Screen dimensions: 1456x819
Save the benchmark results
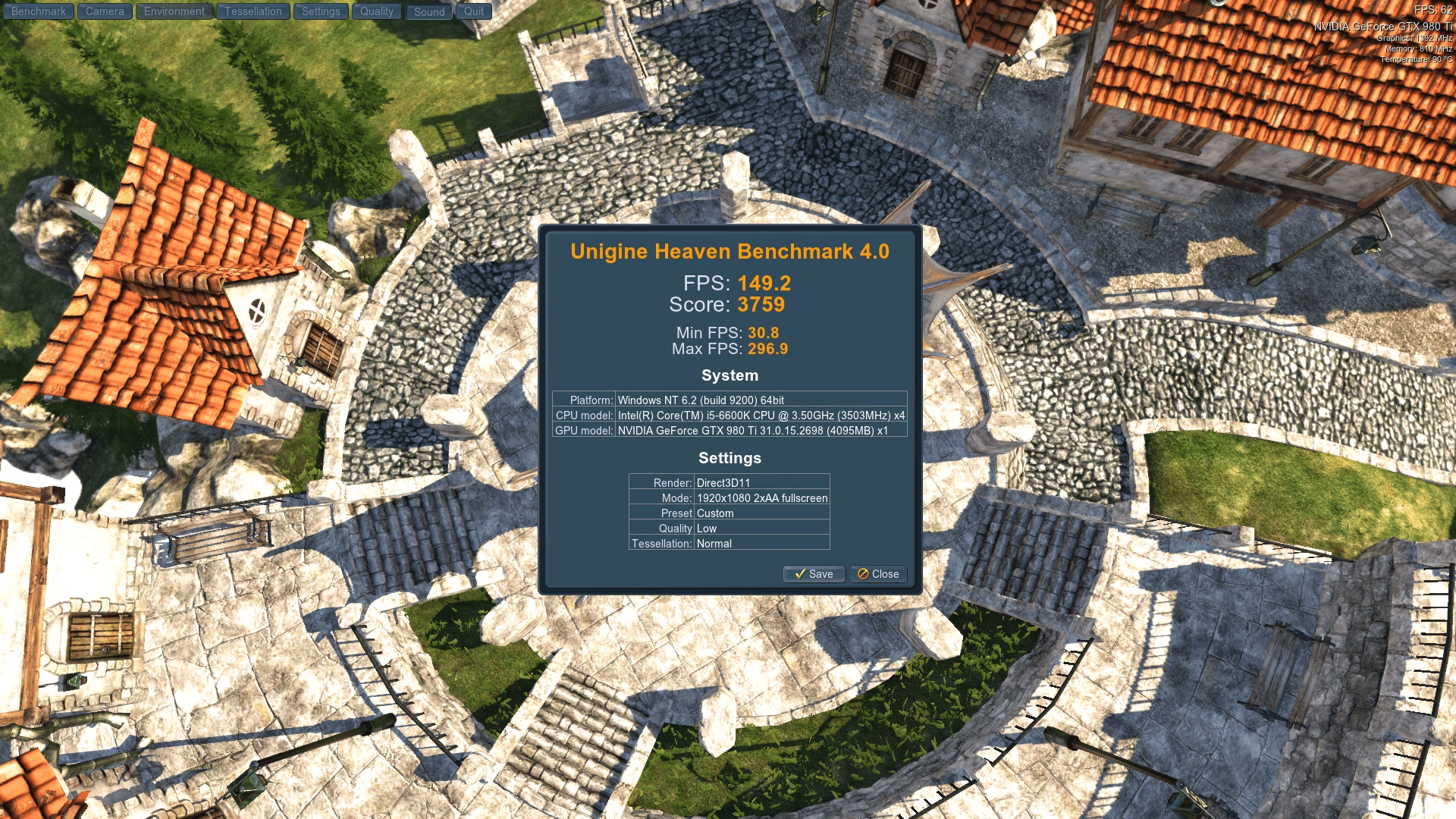pyautogui.click(x=813, y=574)
